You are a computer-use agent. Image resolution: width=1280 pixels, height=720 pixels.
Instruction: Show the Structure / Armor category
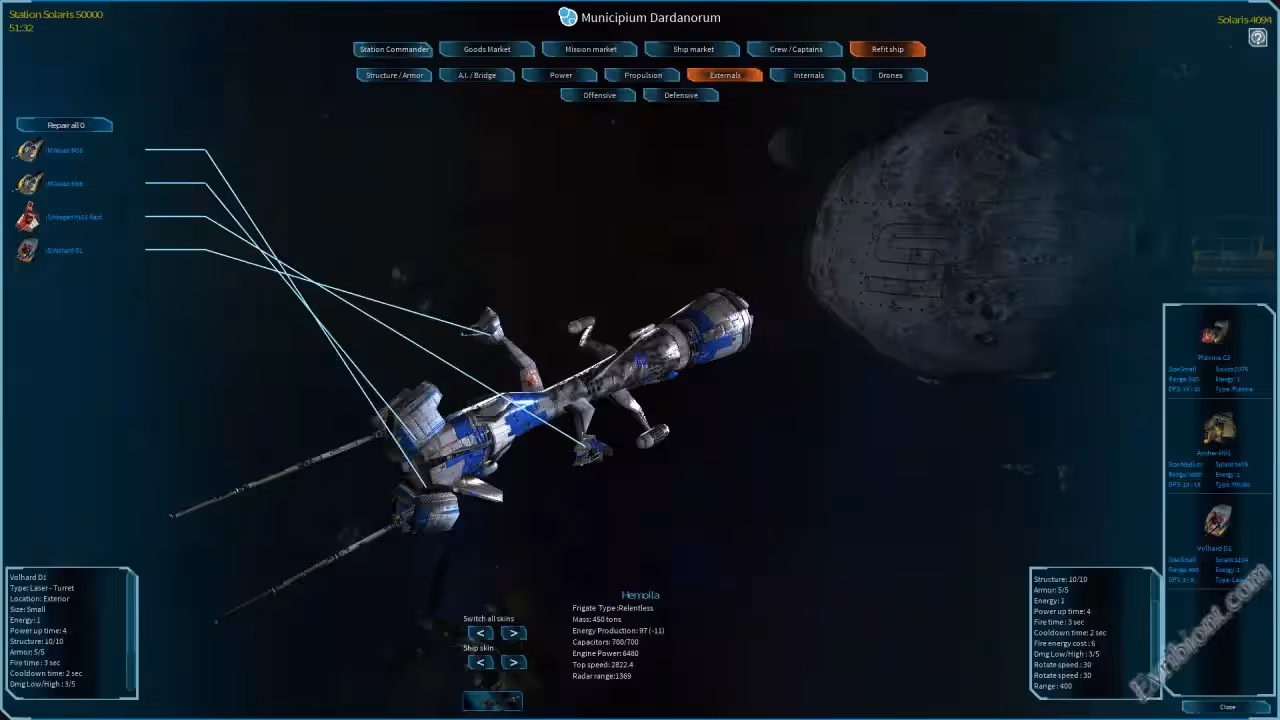tap(394, 75)
